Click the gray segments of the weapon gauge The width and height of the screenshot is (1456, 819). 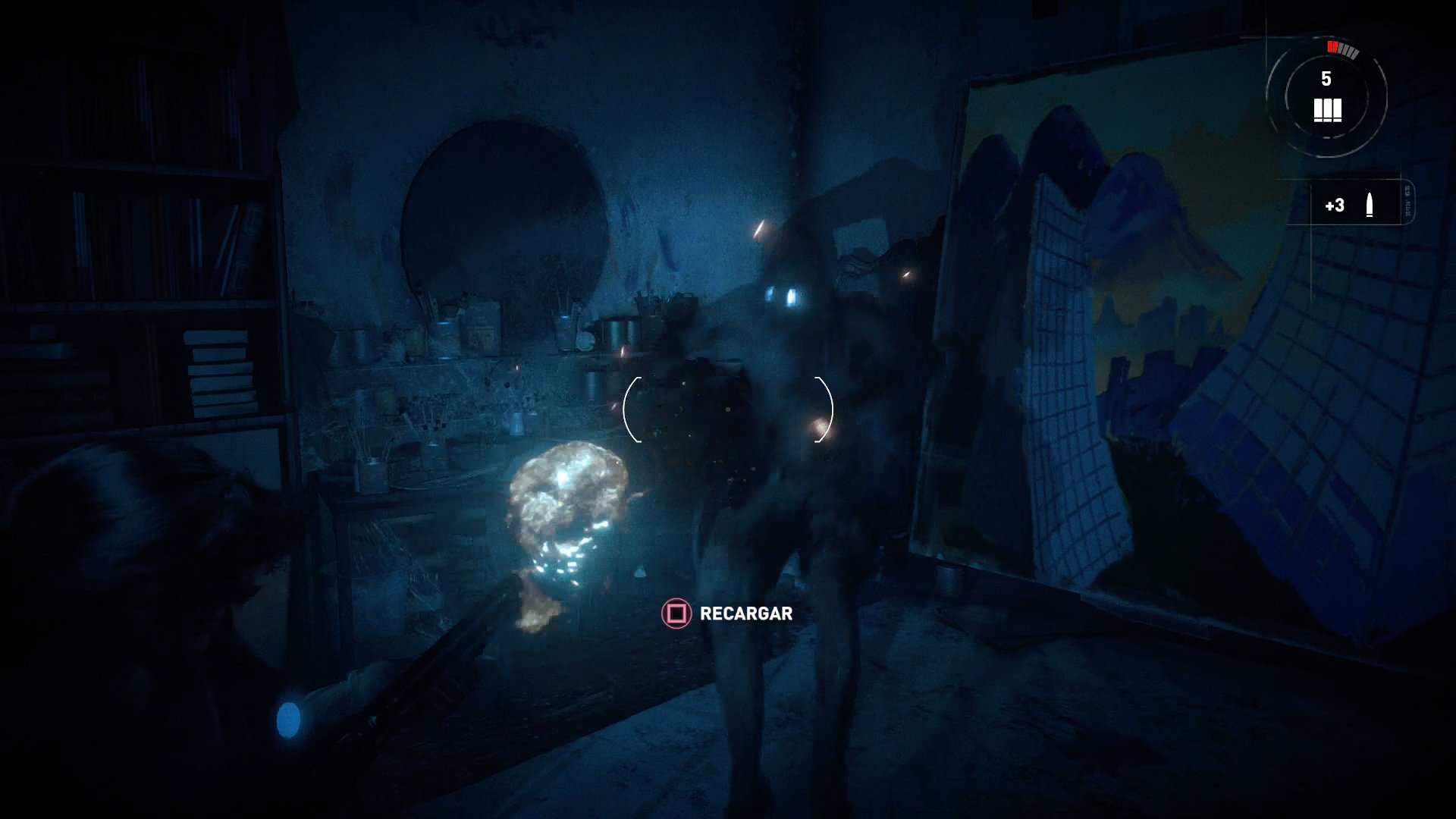[1350, 51]
